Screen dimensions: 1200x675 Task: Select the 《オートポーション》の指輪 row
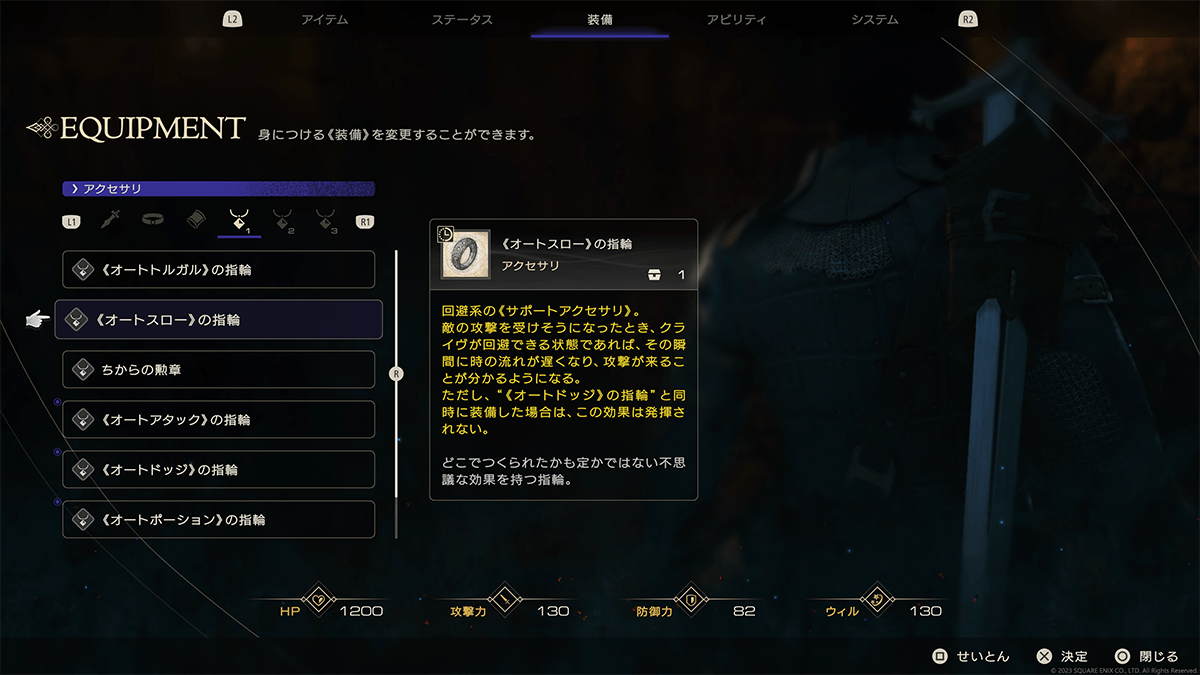[x=218, y=520]
